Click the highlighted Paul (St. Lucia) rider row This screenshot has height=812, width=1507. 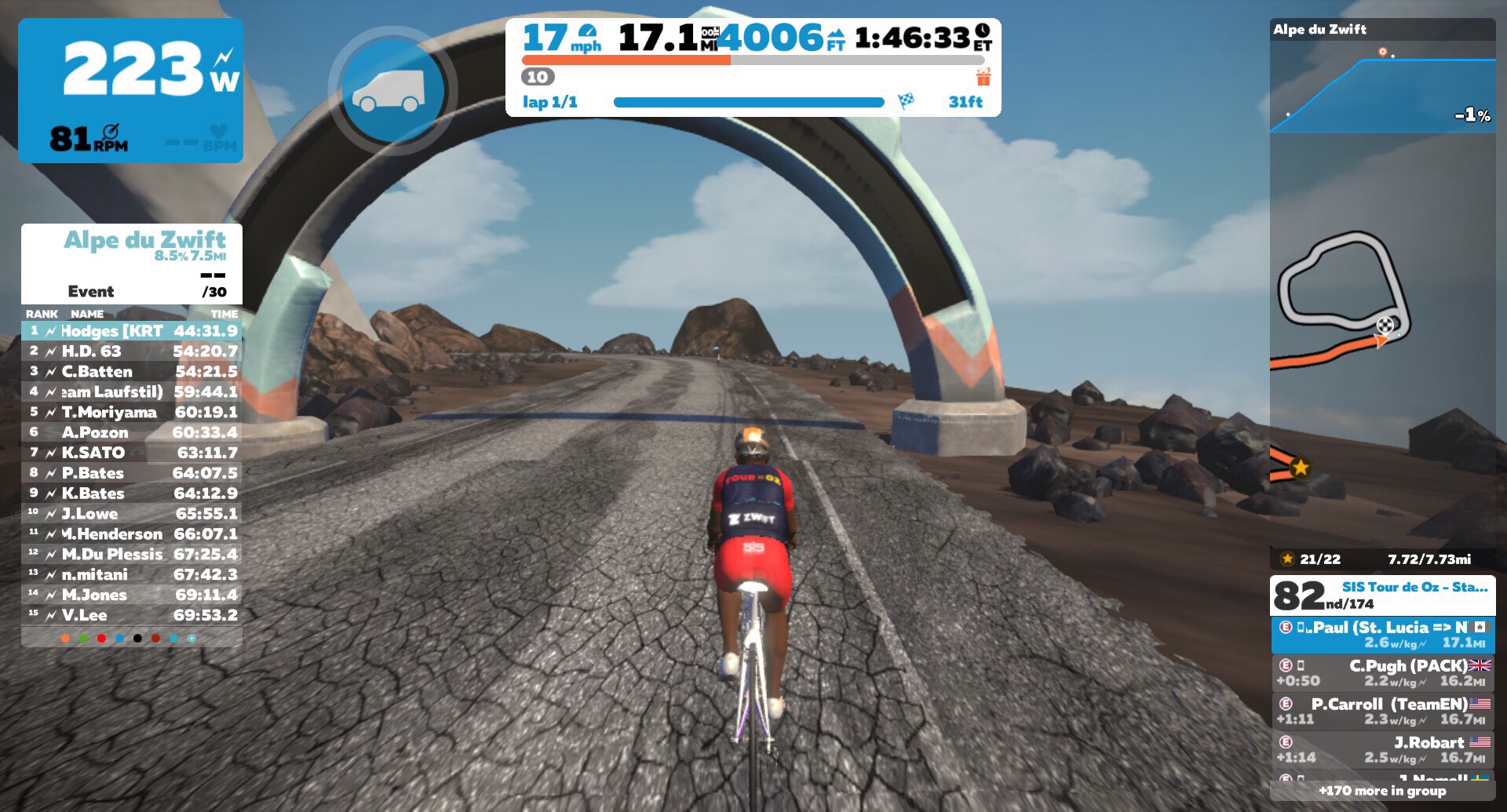(x=1382, y=635)
